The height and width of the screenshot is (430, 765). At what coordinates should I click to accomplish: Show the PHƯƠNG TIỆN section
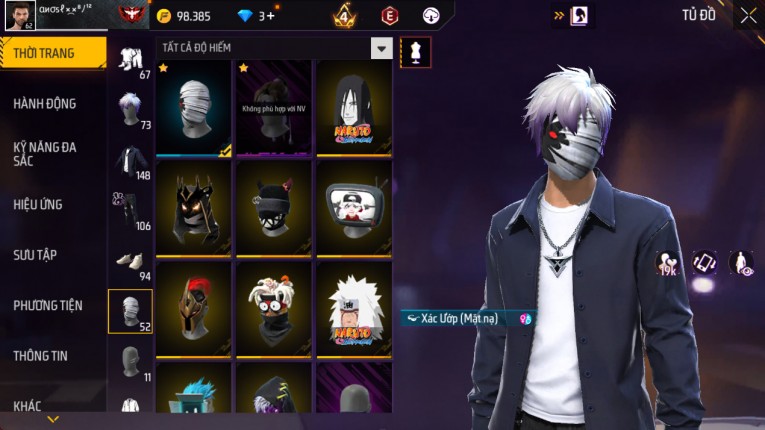(x=48, y=305)
